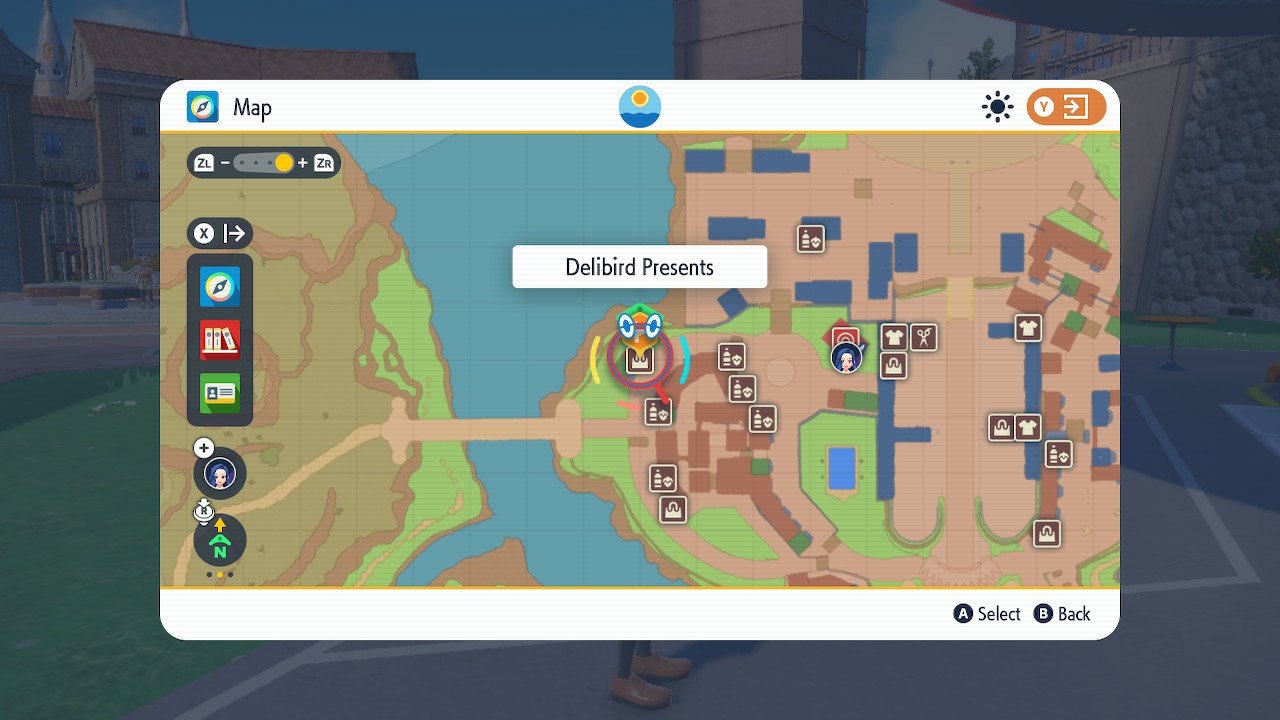Image resolution: width=1280 pixels, height=720 pixels.
Task: Click the sunny weather icon
Action: coord(997,107)
